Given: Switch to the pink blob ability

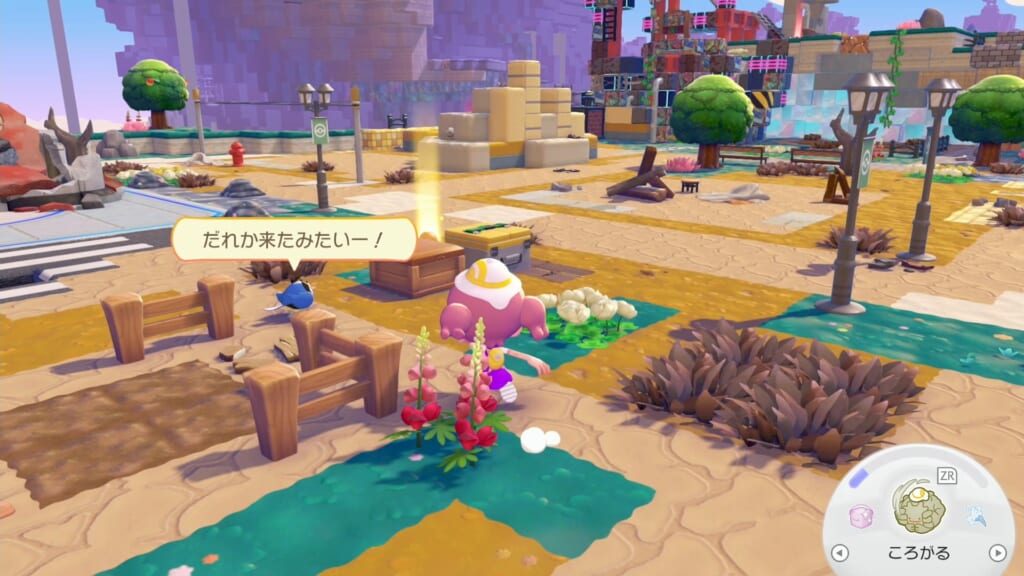Looking at the screenshot, I should [x=861, y=516].
